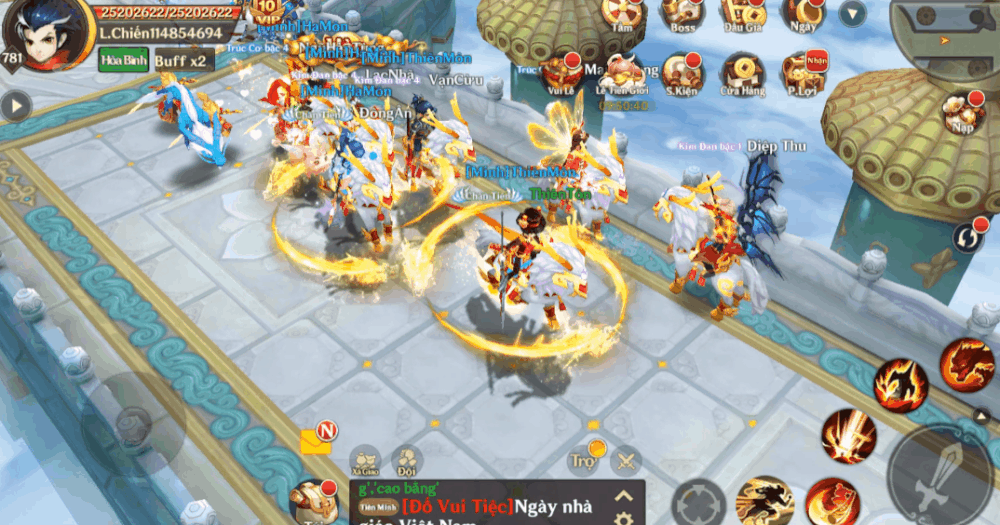1000x525 pixels.
Task: Expand the left side arrow panel
Action: coord(15,105)
